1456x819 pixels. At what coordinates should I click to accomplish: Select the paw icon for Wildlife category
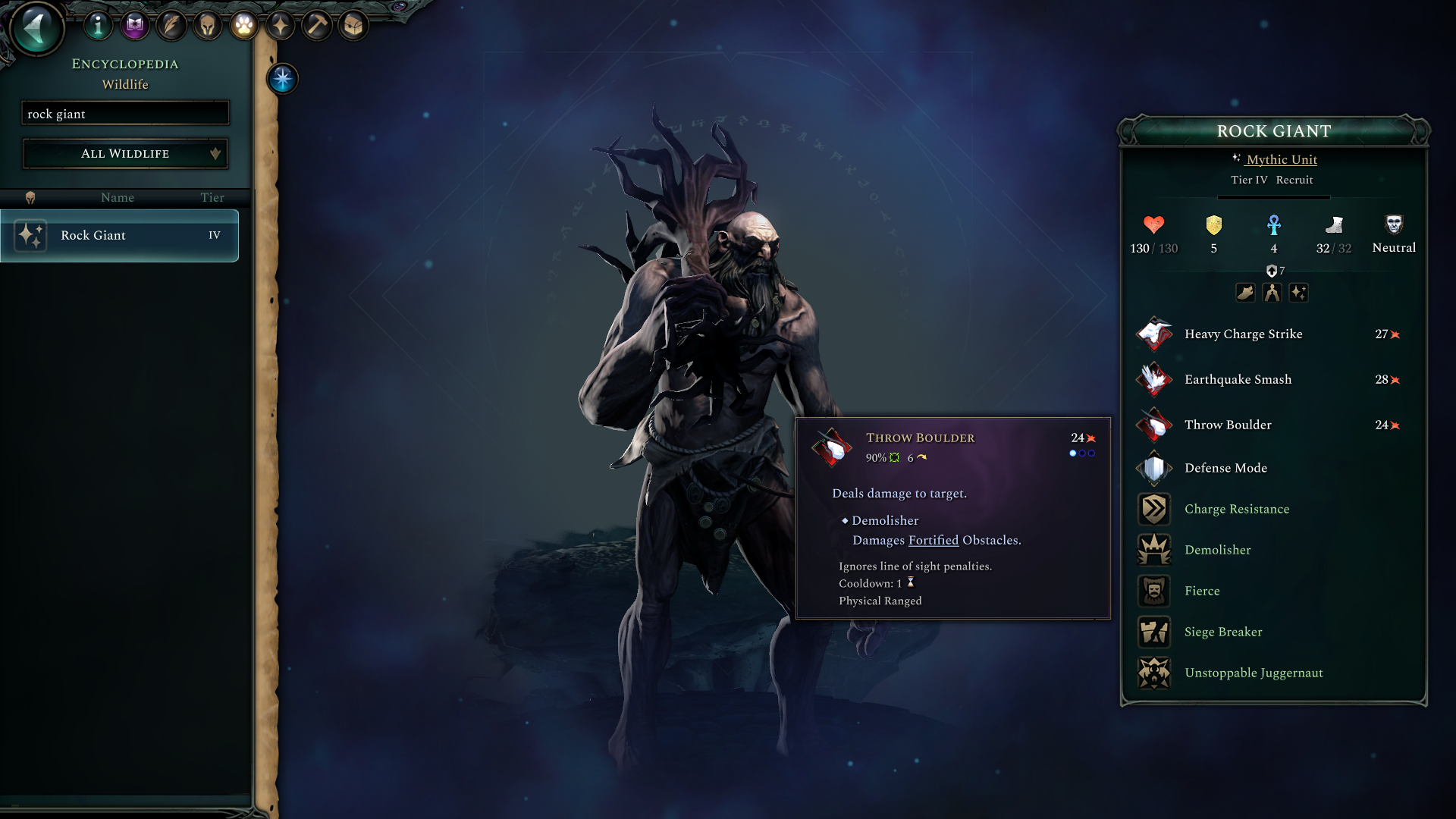pyautogui.click(x=243, y=25)
